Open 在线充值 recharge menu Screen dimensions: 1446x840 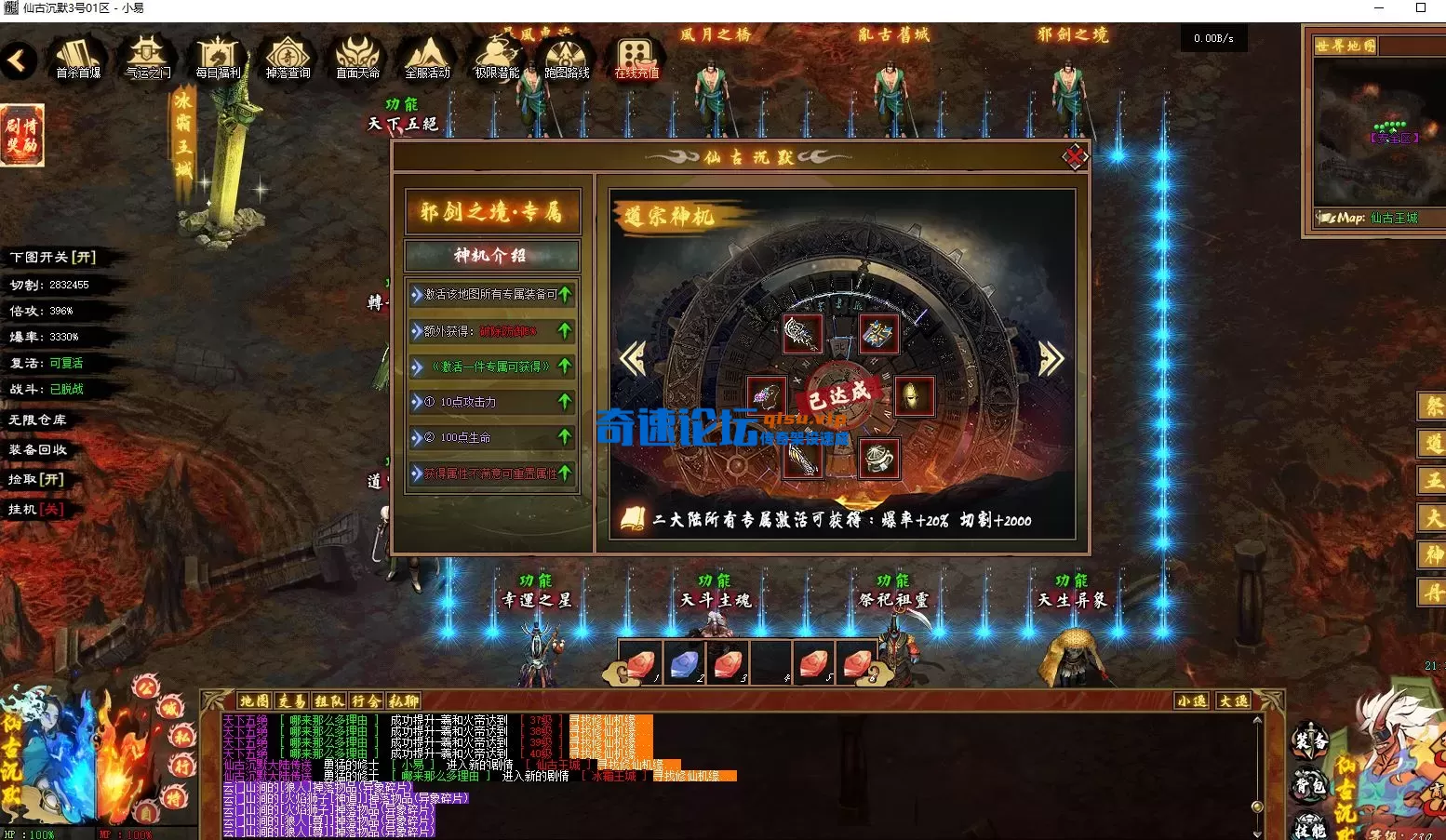click(636, 59)
